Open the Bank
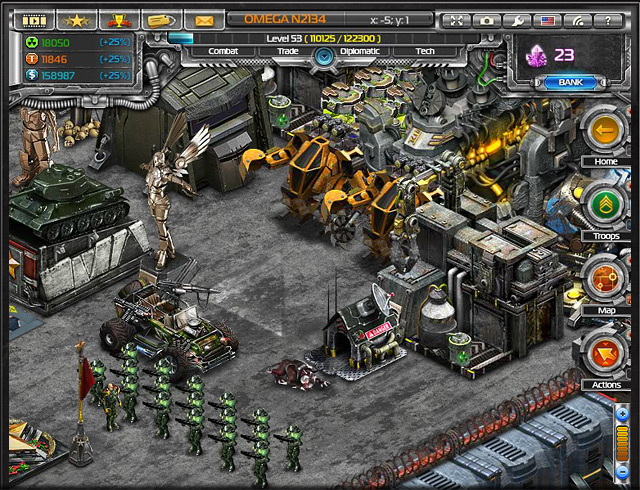This screenshot has height=490, width=640. tap(570, 82)
